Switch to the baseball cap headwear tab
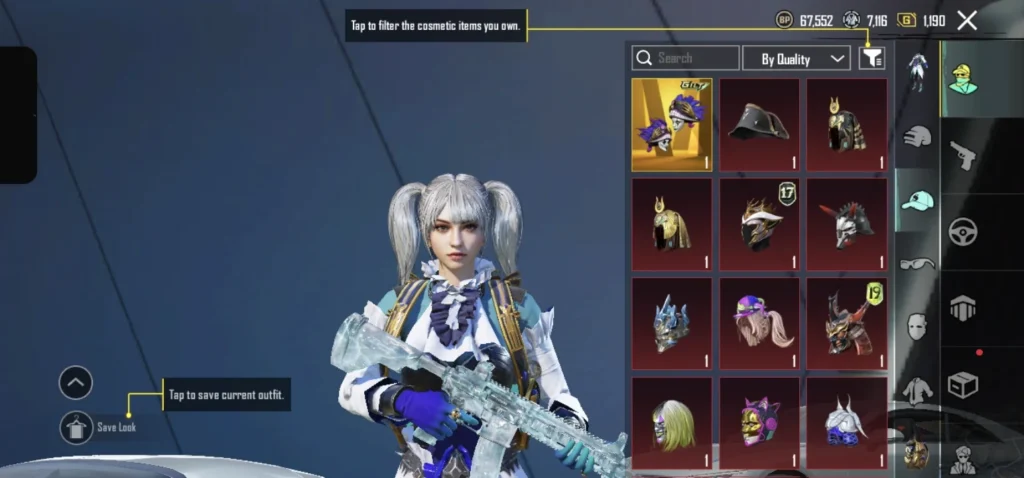Viewport: 1024px width, 478px height. click(917, 201)
